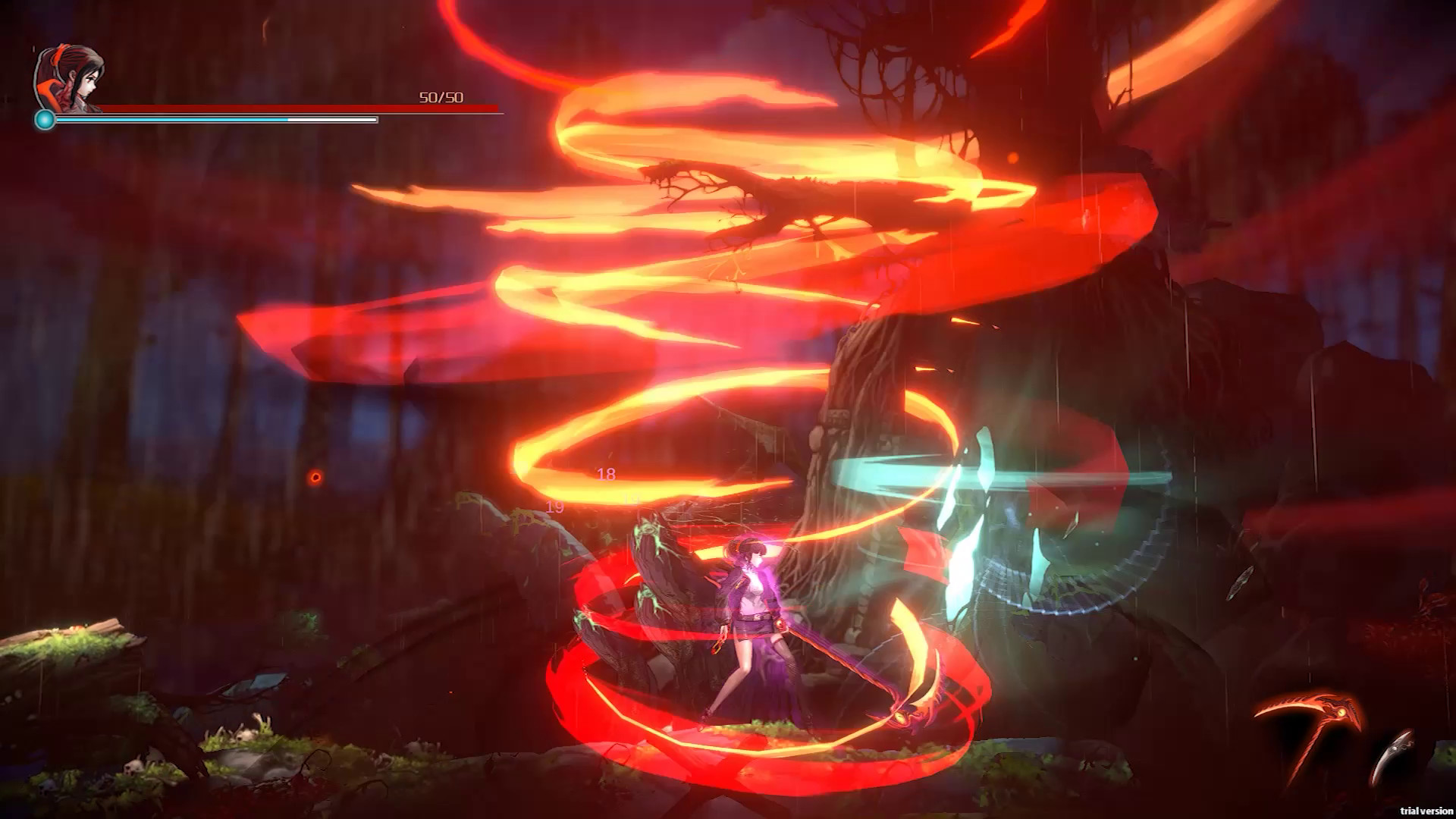Click the red health bar

pos(303,108)
